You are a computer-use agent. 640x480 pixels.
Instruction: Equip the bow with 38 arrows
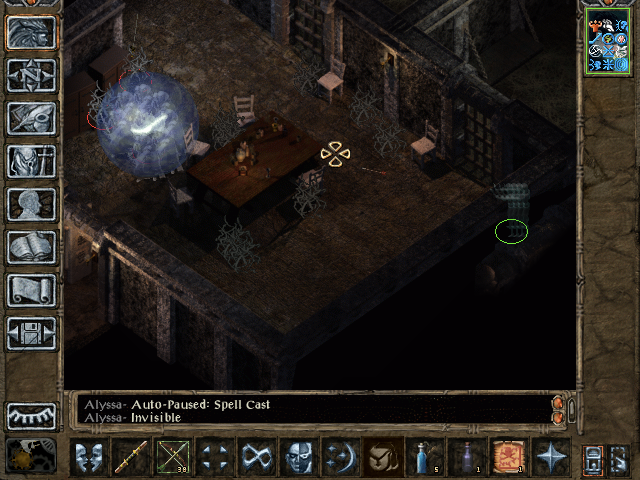click(x=173, y=458)
